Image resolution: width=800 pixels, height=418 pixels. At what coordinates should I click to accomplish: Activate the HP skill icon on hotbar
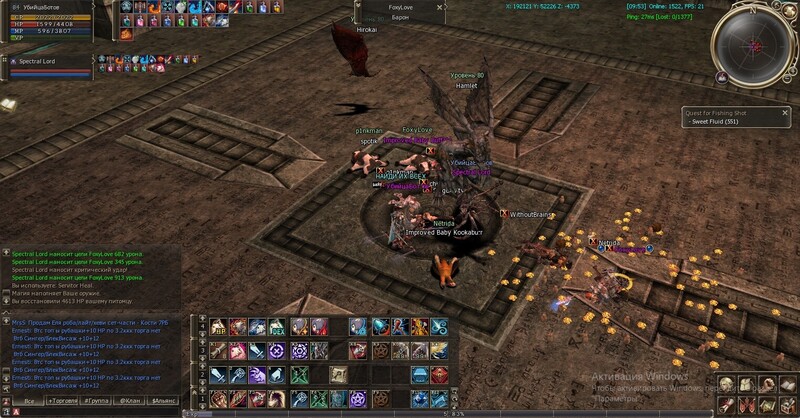pos(219,327)
